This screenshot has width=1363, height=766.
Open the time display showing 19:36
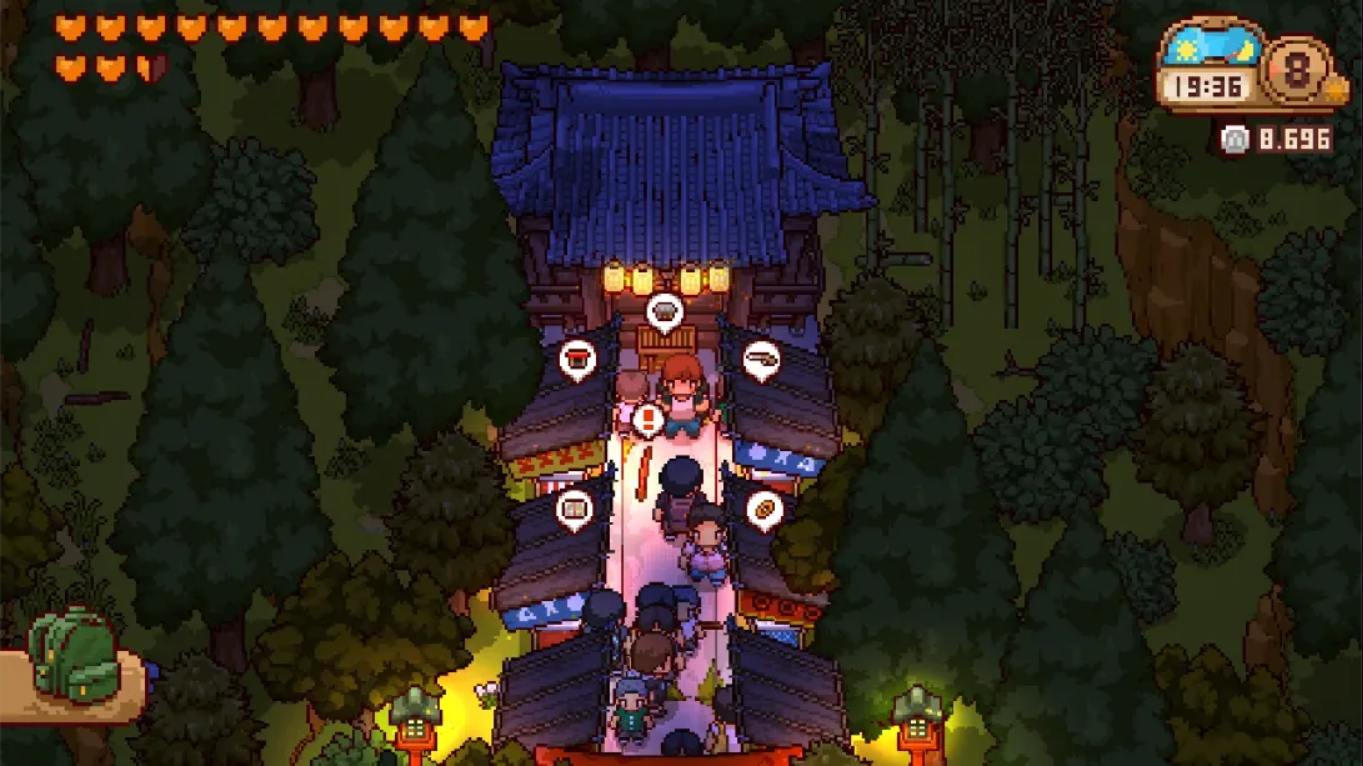pyautogui.click(x=1208, y=86)
